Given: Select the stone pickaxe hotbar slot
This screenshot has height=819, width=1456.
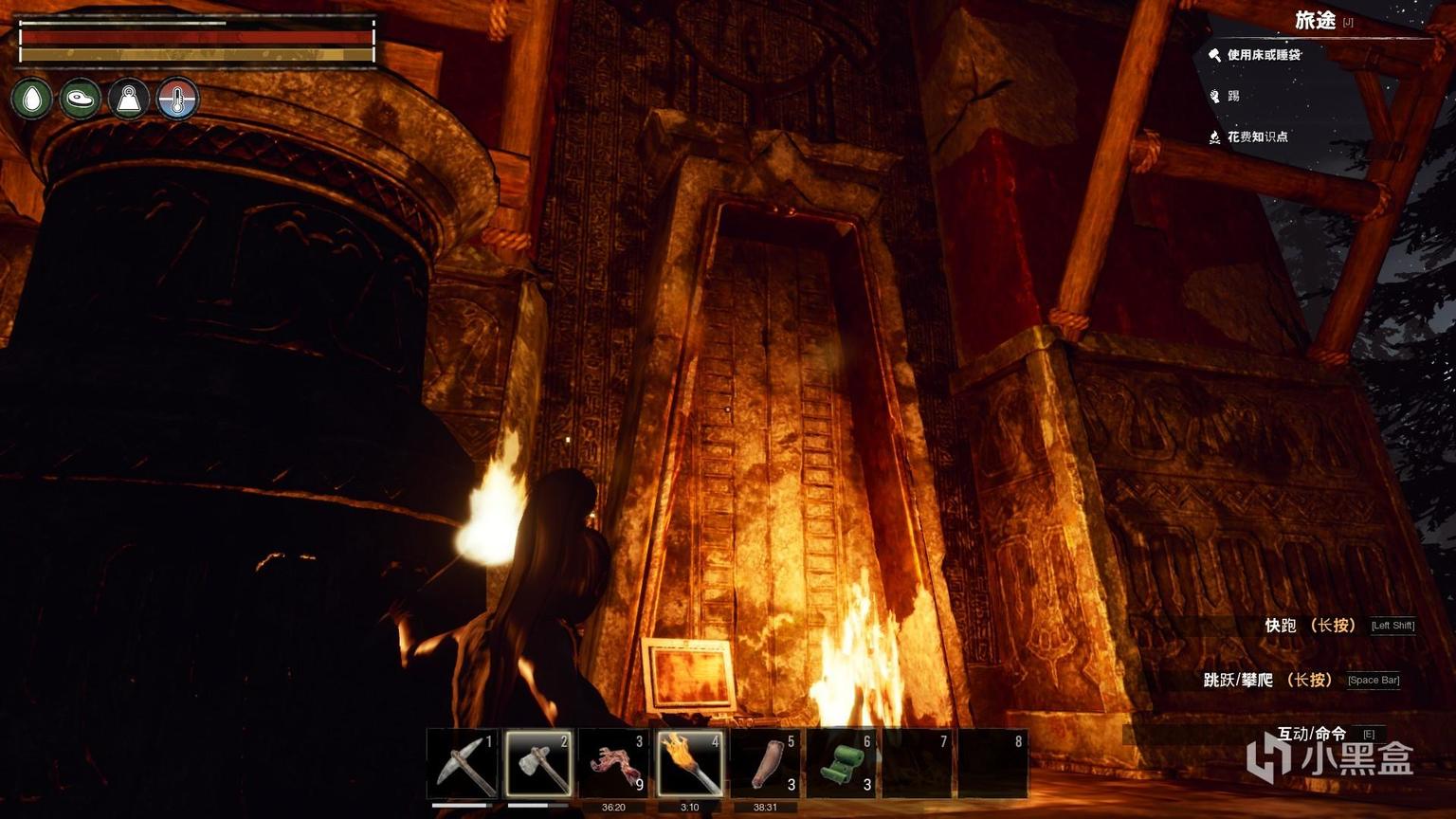Looking at the screenshot, I should pos(463,763).
